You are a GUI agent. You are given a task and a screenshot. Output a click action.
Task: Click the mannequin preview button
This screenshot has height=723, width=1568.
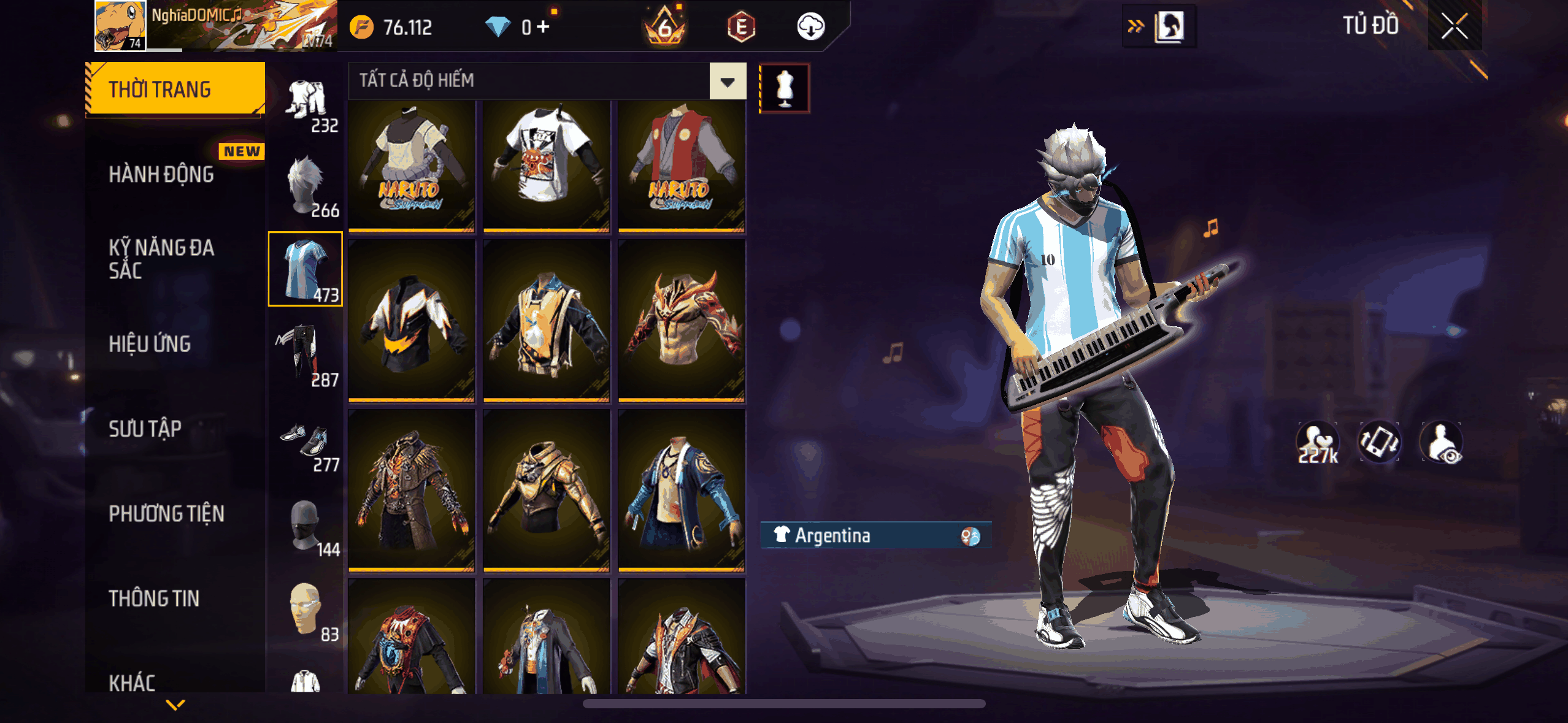pyautogui.click(x=785, y=88)
